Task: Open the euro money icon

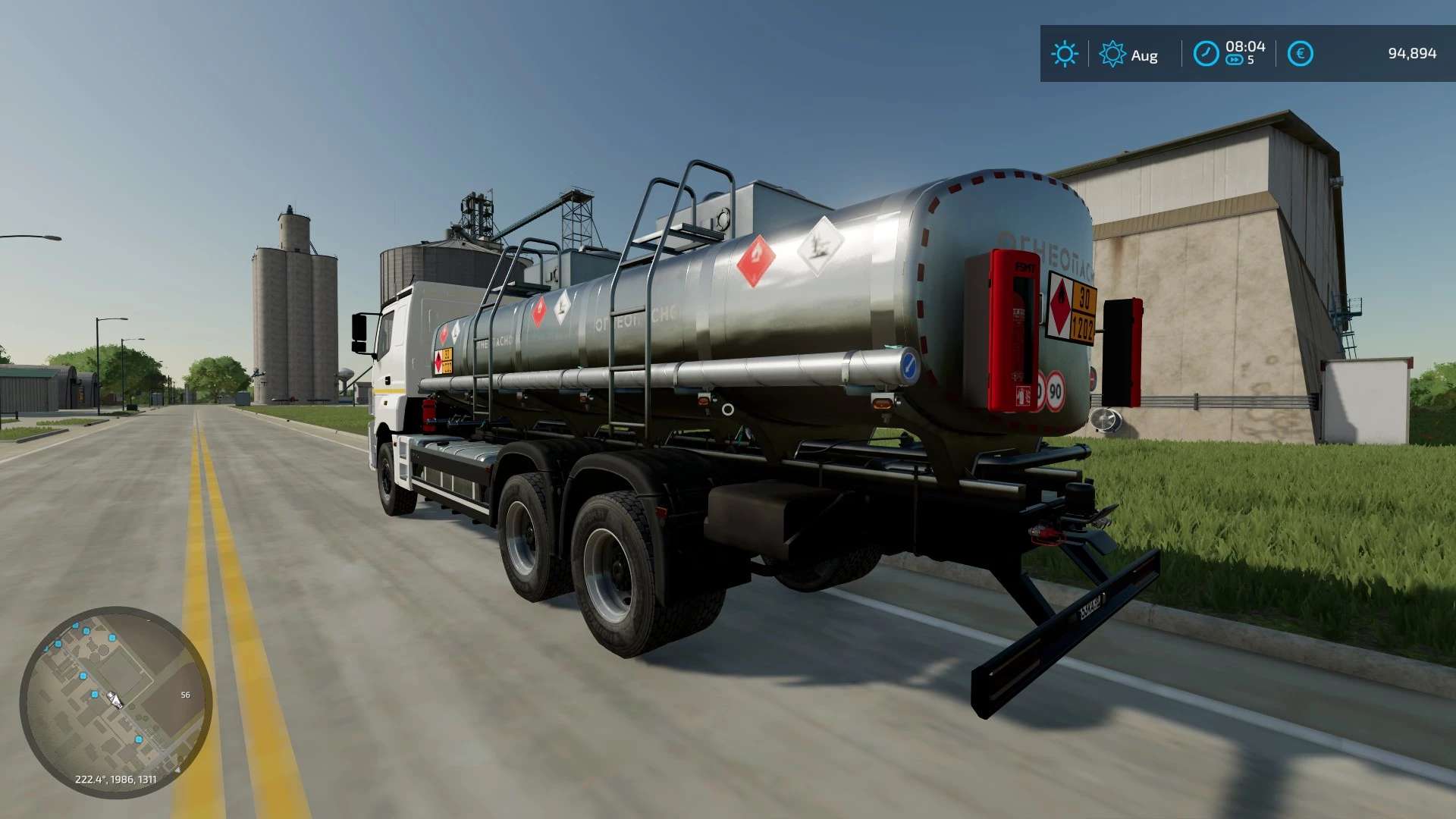Action: click(x=1300, y=54)
